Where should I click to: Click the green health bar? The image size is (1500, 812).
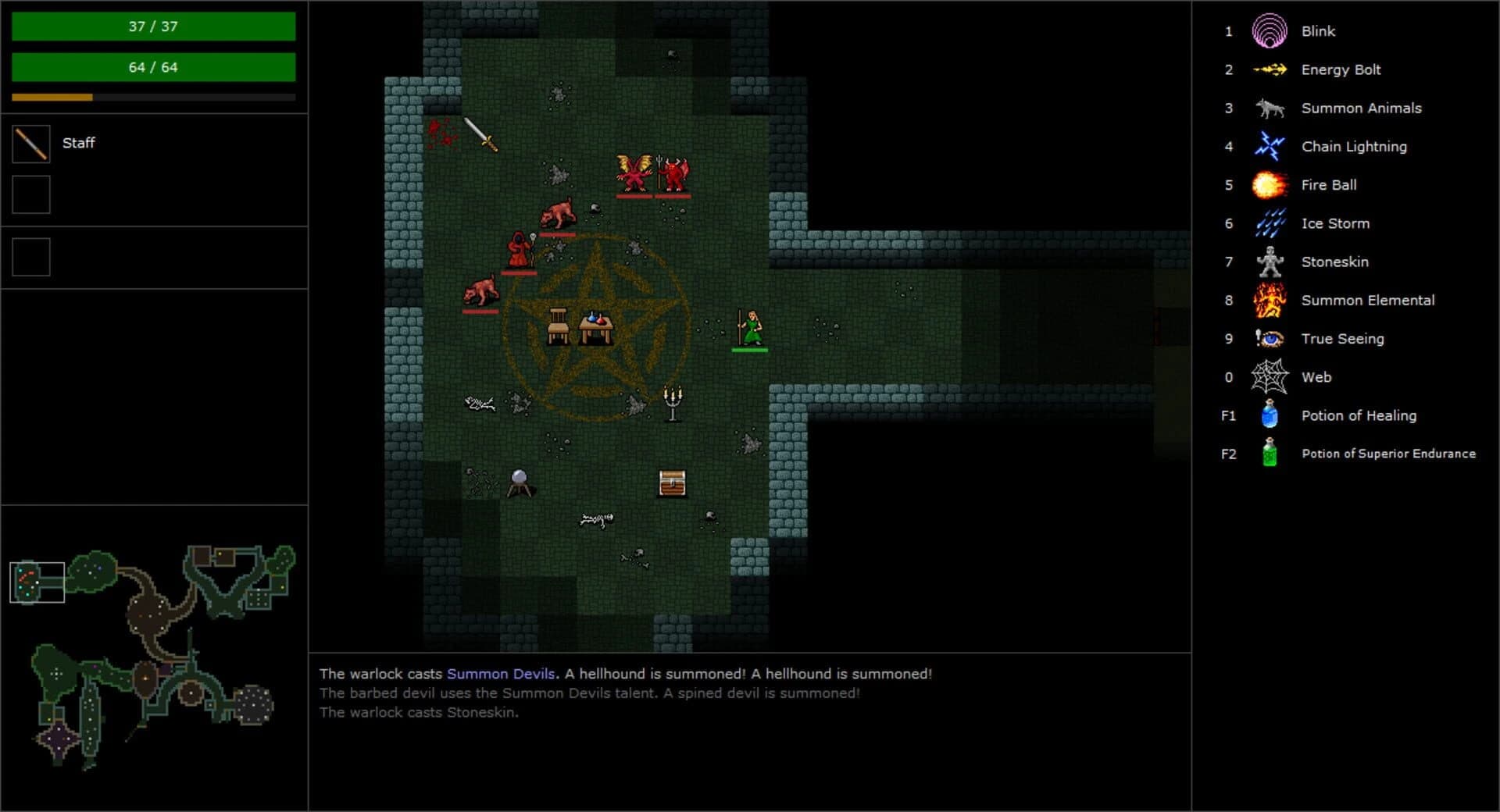coord(153,26)
